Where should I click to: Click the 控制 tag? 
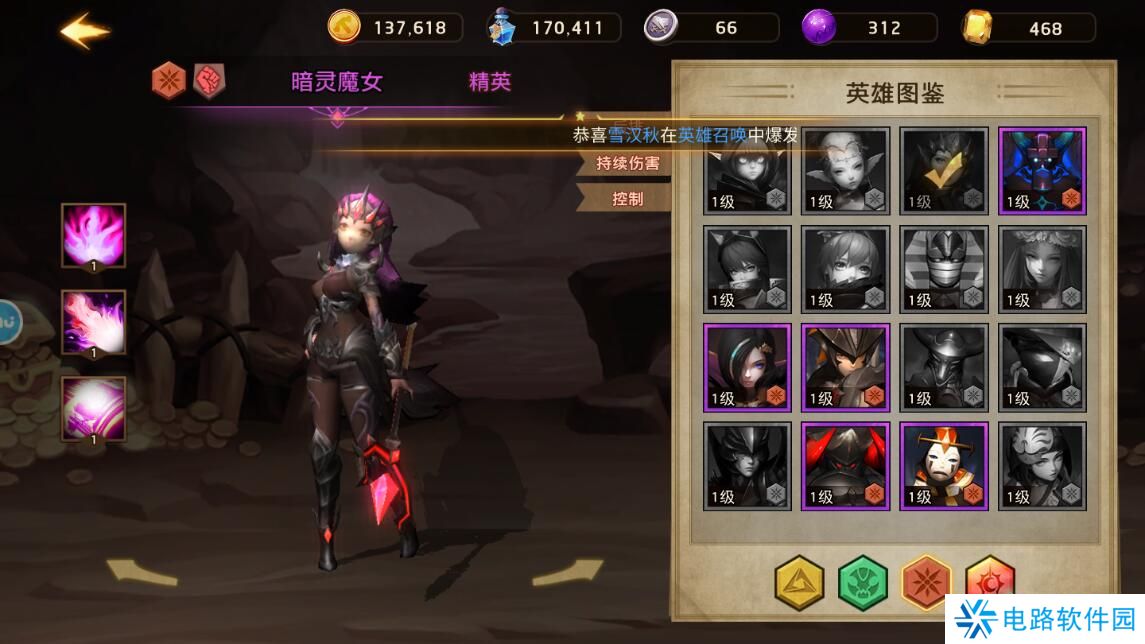click(x=627, y=199)
